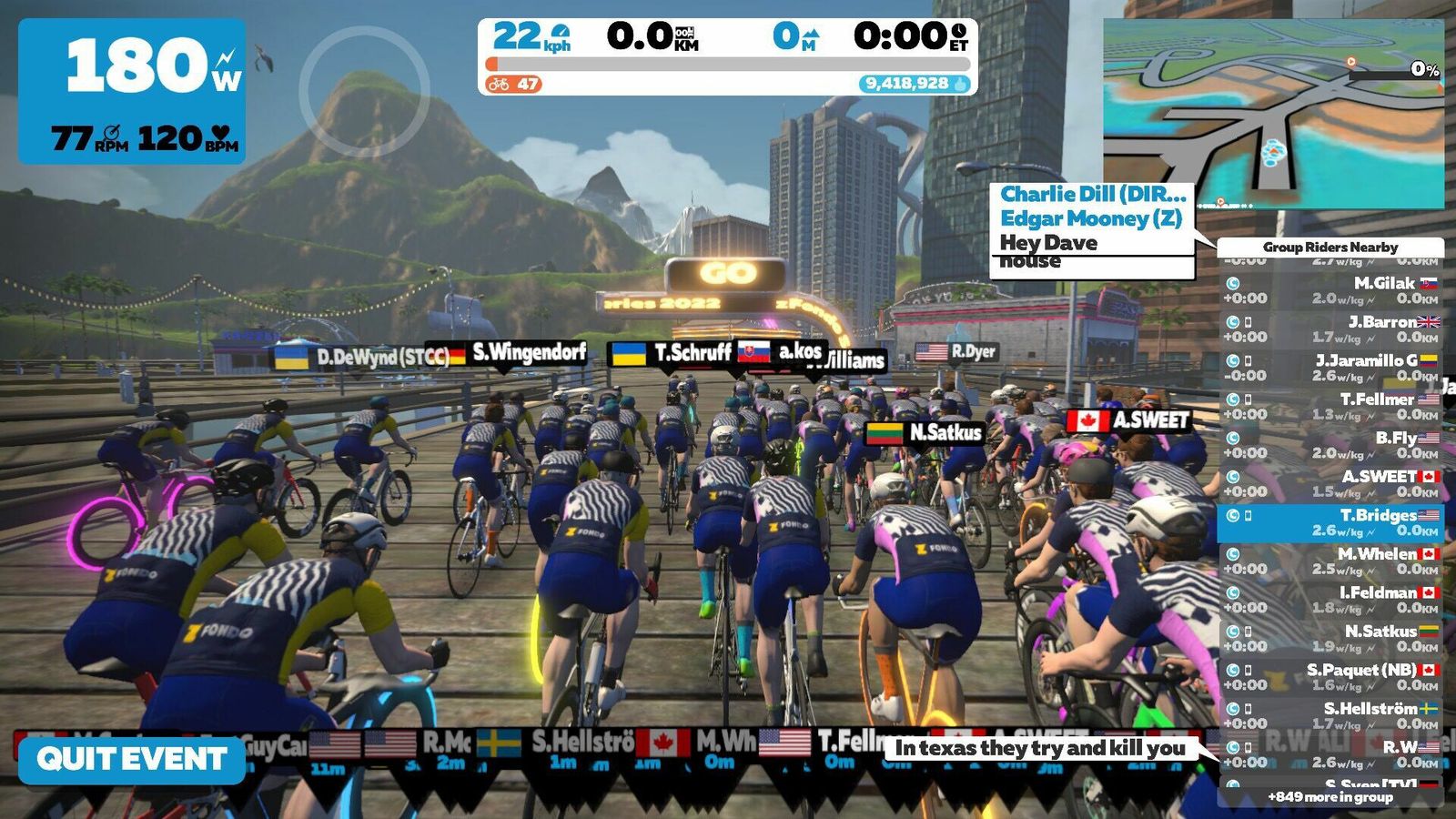
Task: Show the +849 more in group entry
Action: coord(1330,797)
